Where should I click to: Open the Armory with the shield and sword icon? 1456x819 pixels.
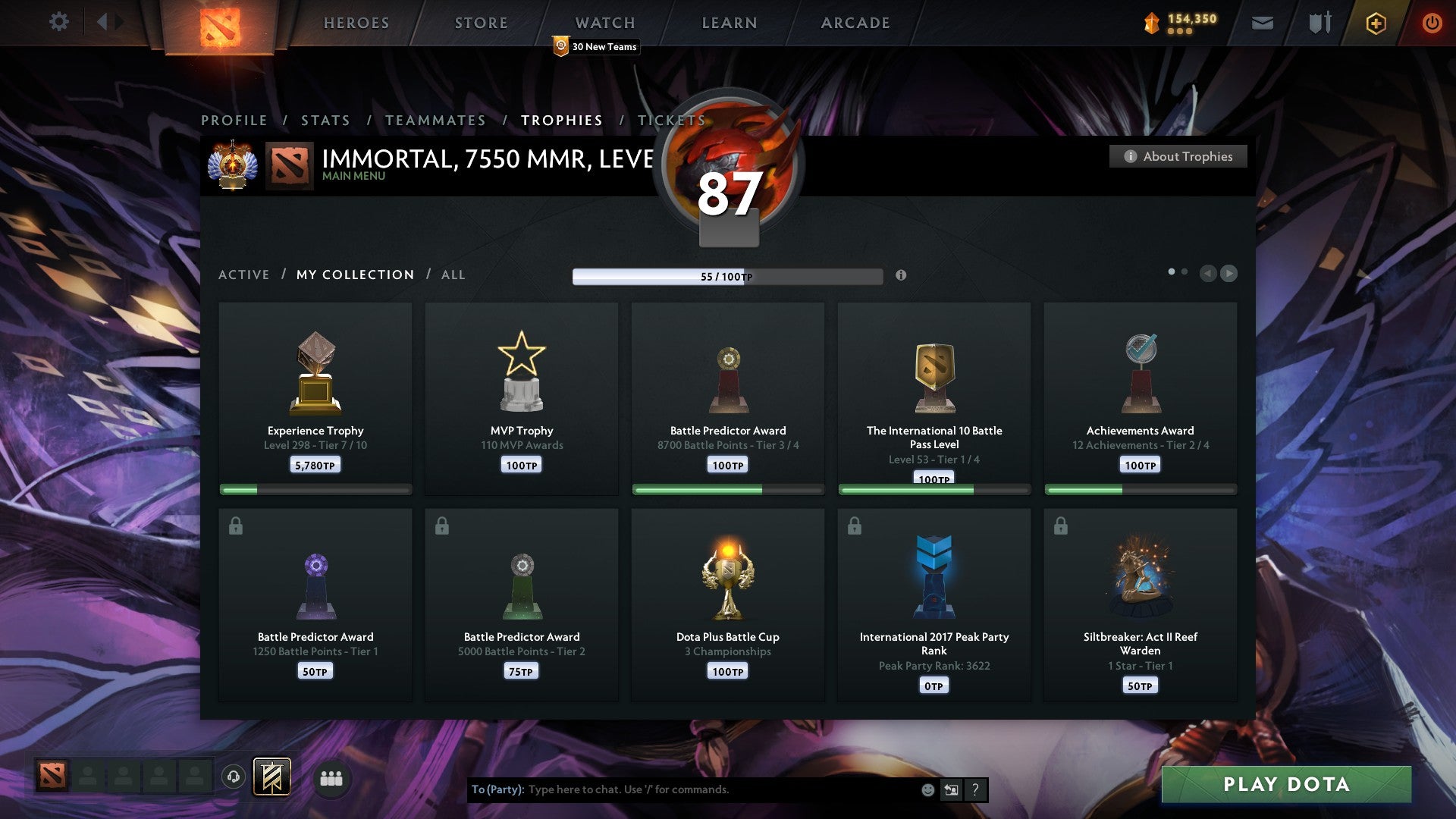coord(1319,22)
